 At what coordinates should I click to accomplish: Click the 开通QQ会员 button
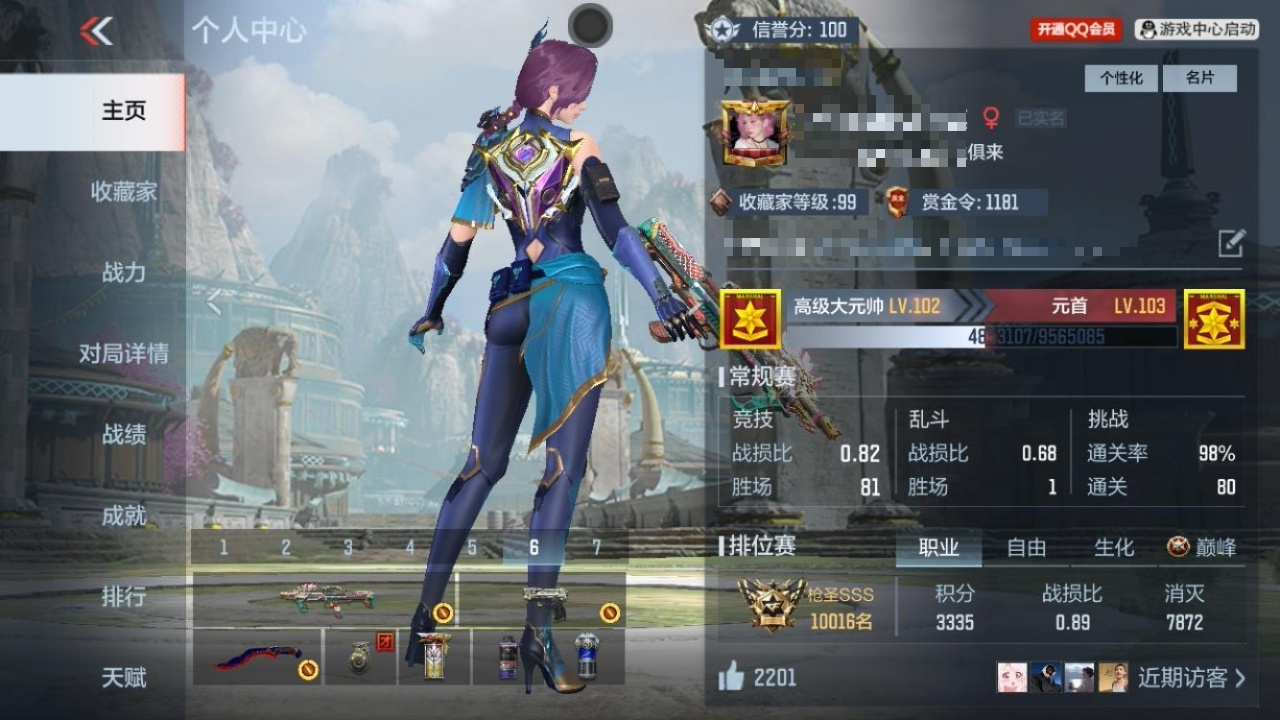coord(1079,28)
